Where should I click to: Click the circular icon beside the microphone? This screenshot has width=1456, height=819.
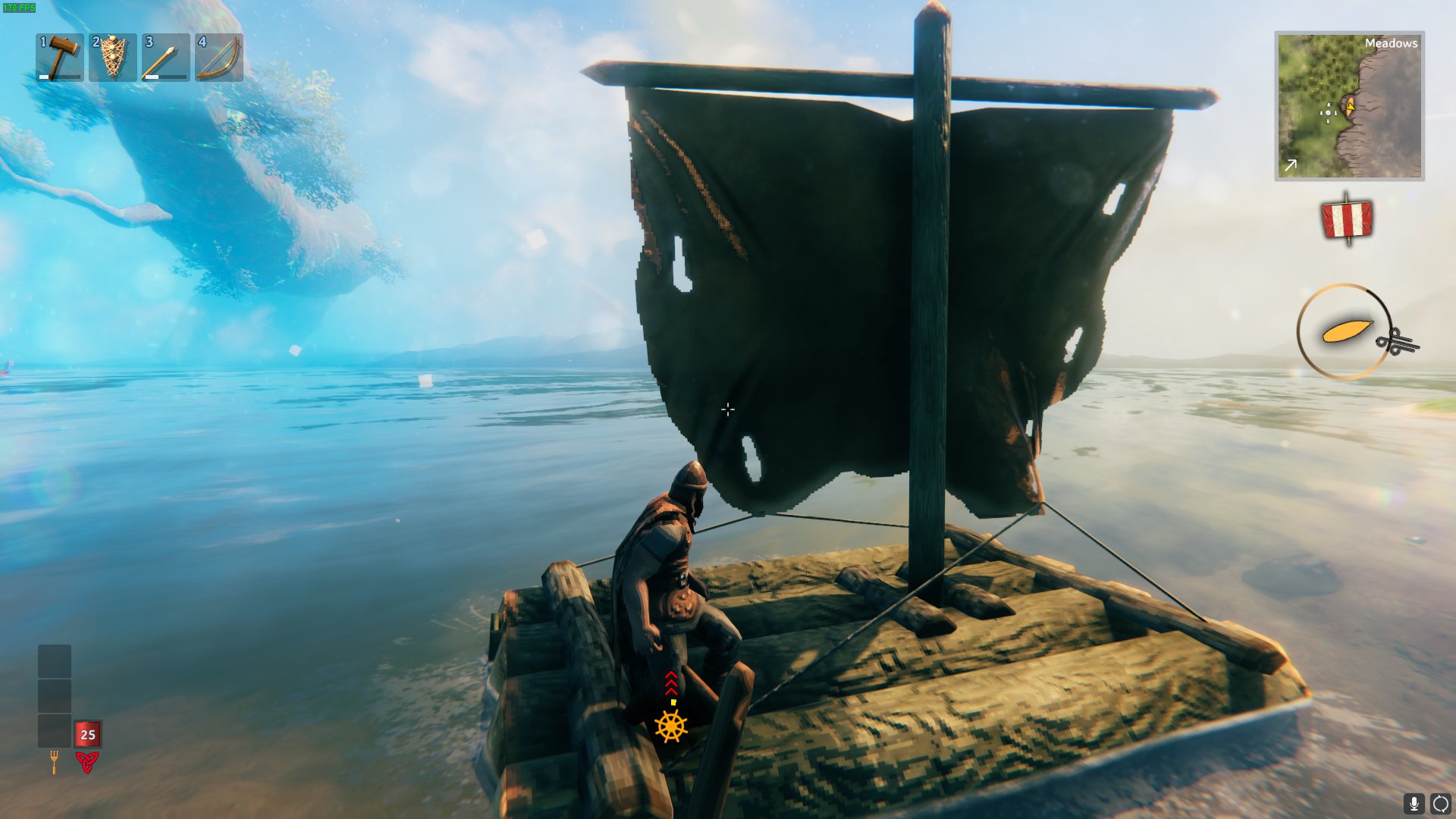point(1440,804)
